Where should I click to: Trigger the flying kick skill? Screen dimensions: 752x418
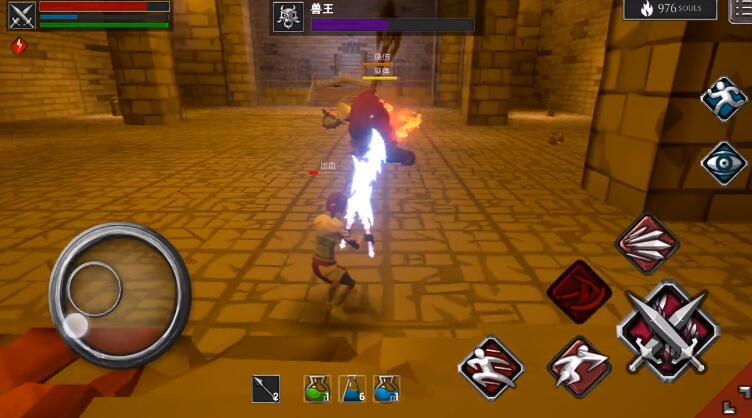(491, 367)
